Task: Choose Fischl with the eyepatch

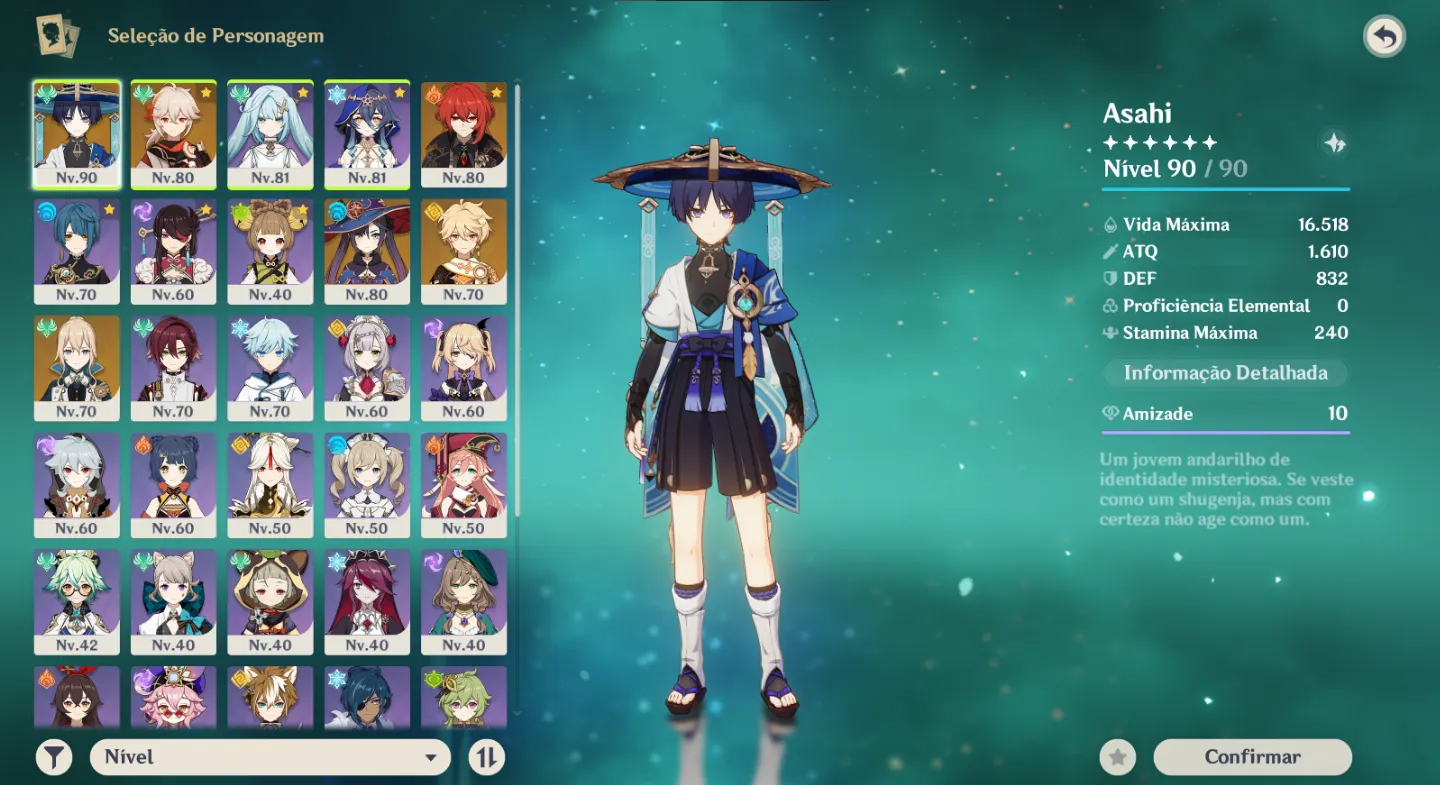Action: [x=464, y=368]
